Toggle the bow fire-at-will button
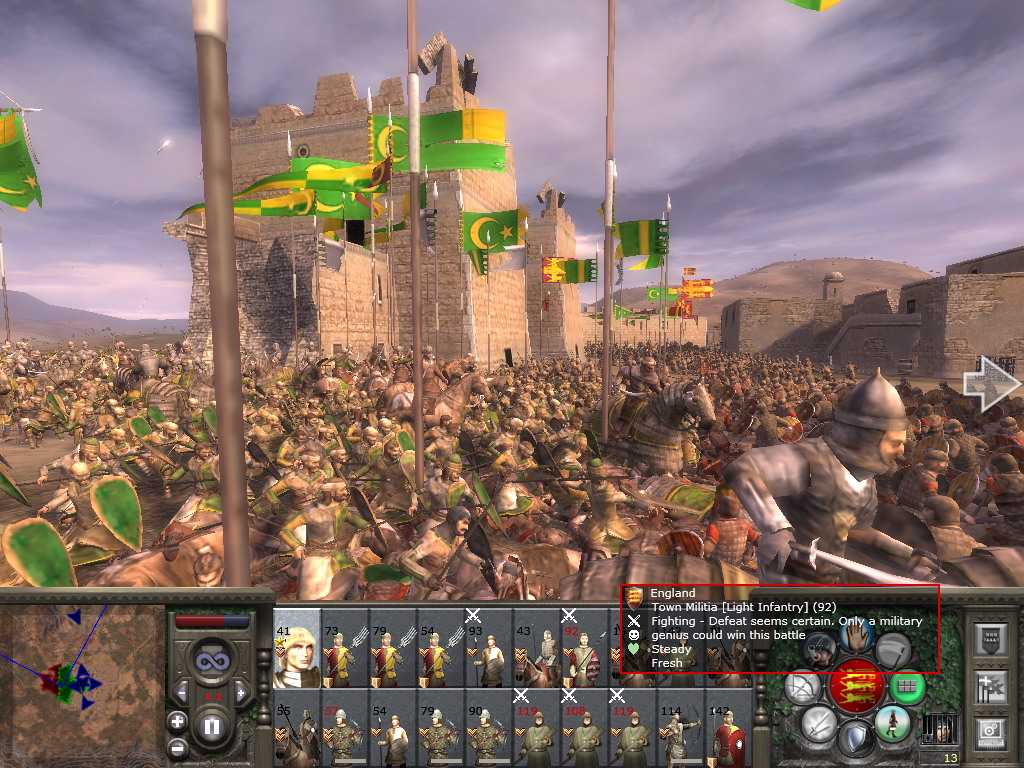The image size is (1024, 768). tap(803, 687)
